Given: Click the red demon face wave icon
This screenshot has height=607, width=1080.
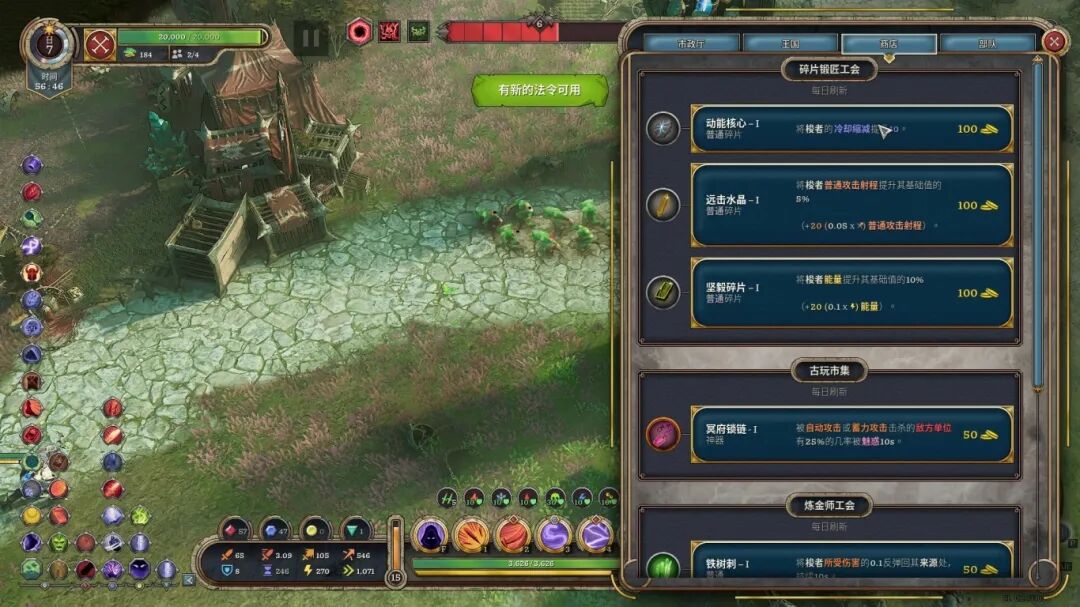Looking at the screenshot, I should pyautogui.click(x=390, y=31).
